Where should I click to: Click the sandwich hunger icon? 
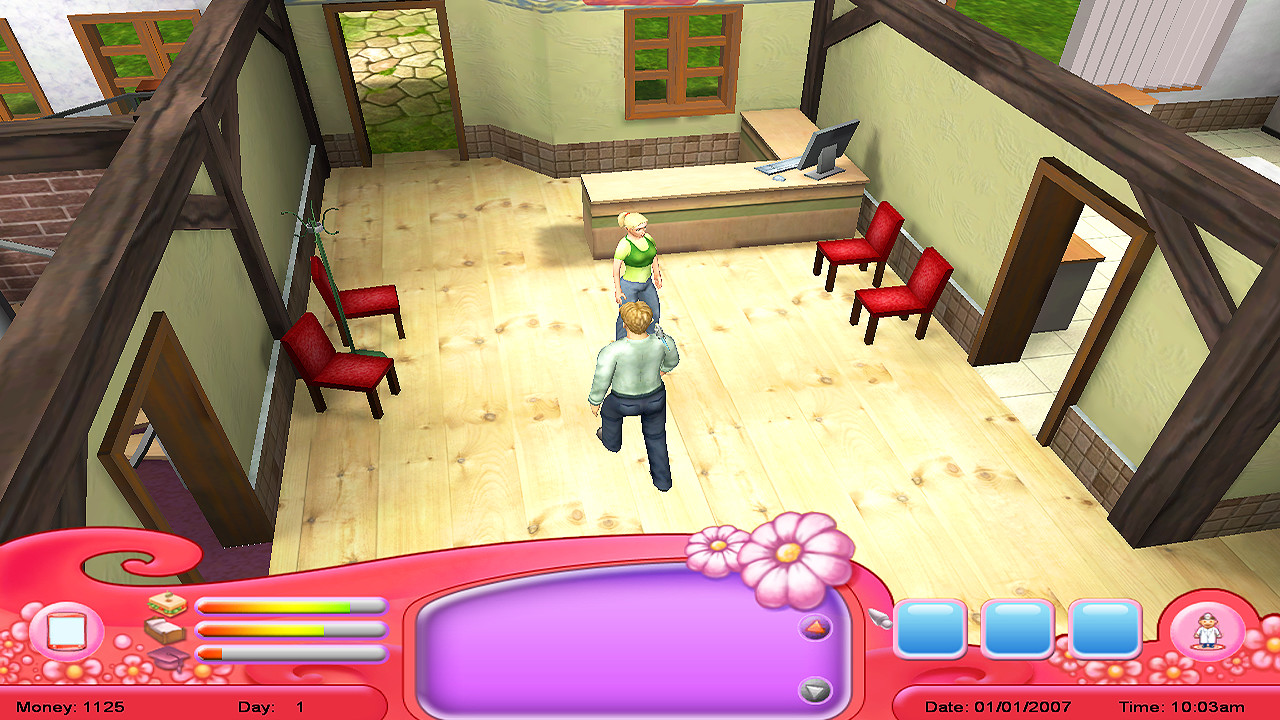click(167, 605)
